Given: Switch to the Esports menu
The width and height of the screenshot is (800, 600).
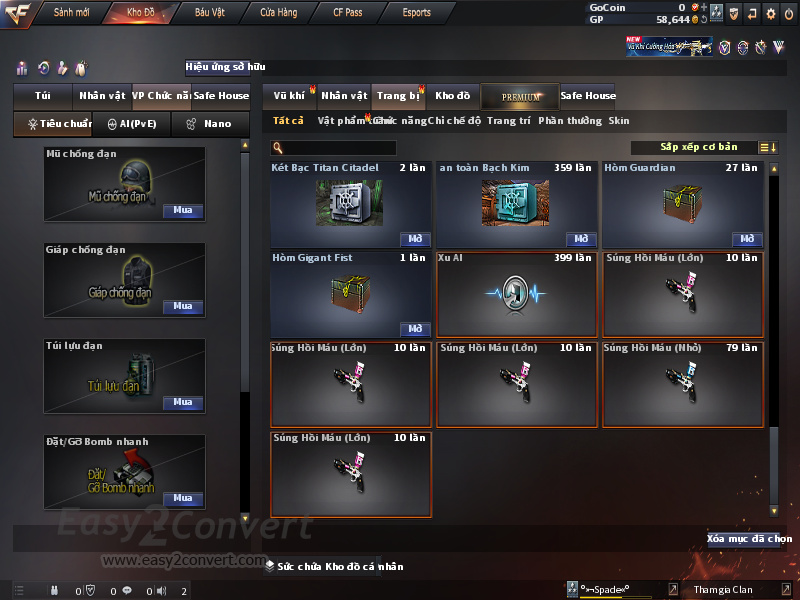Looking at the screenshot, I should 416,13.
